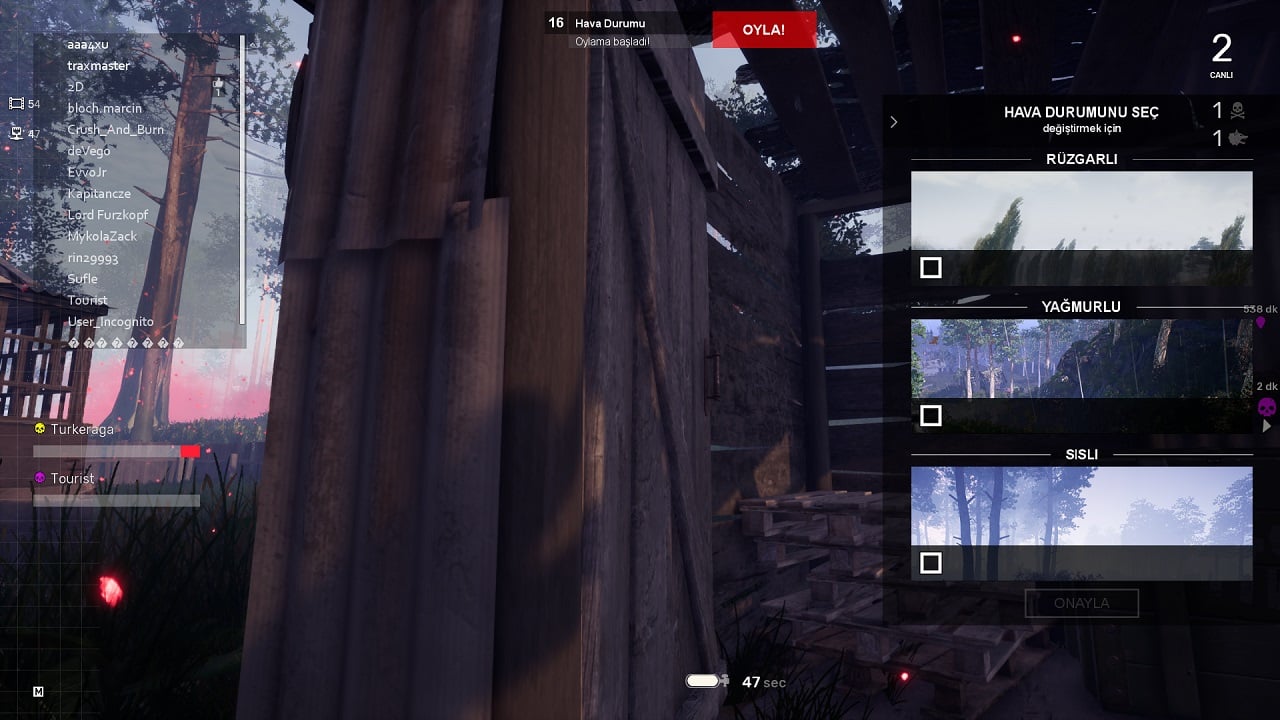Select player traxmaster in the player list
1280x720 pixels.
point(99,66)
